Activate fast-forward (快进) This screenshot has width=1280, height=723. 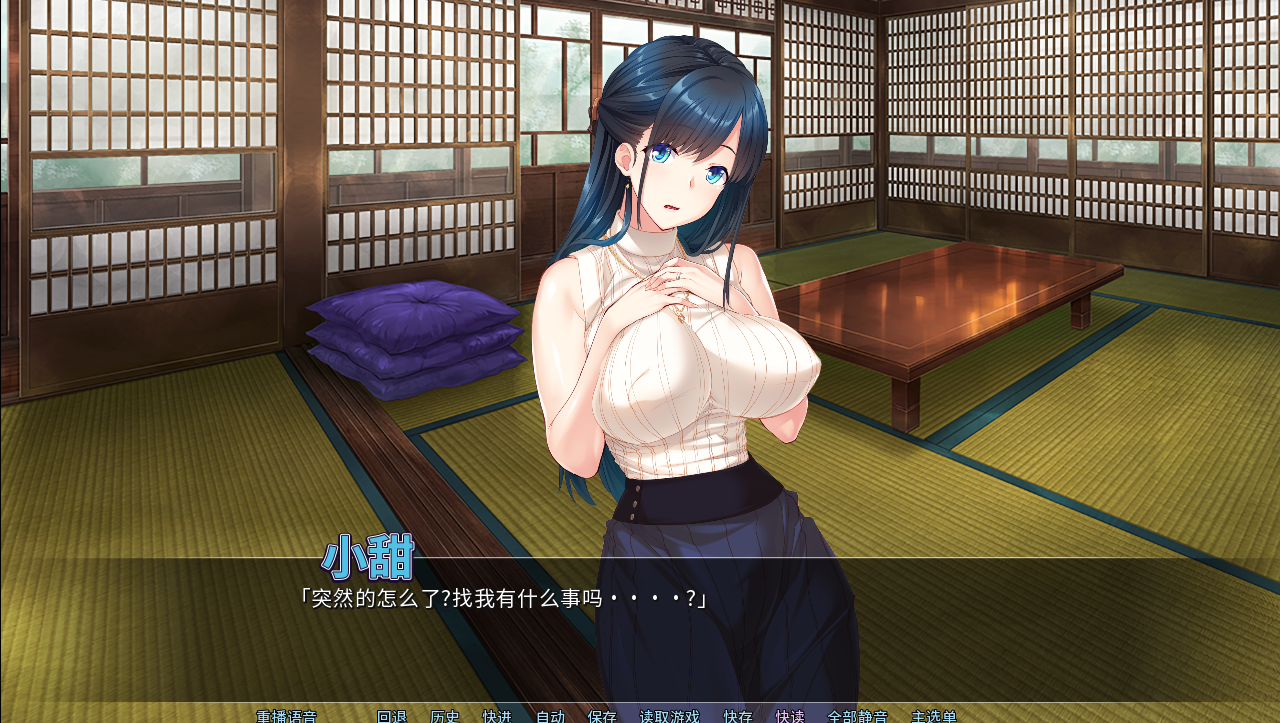pos(497,716)
